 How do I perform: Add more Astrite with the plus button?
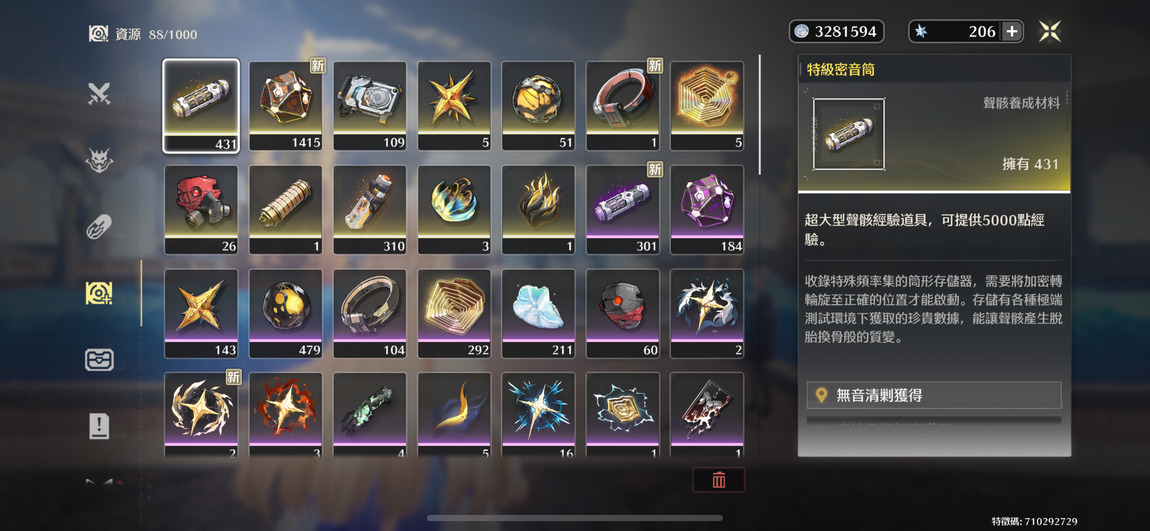(1012, 32)
